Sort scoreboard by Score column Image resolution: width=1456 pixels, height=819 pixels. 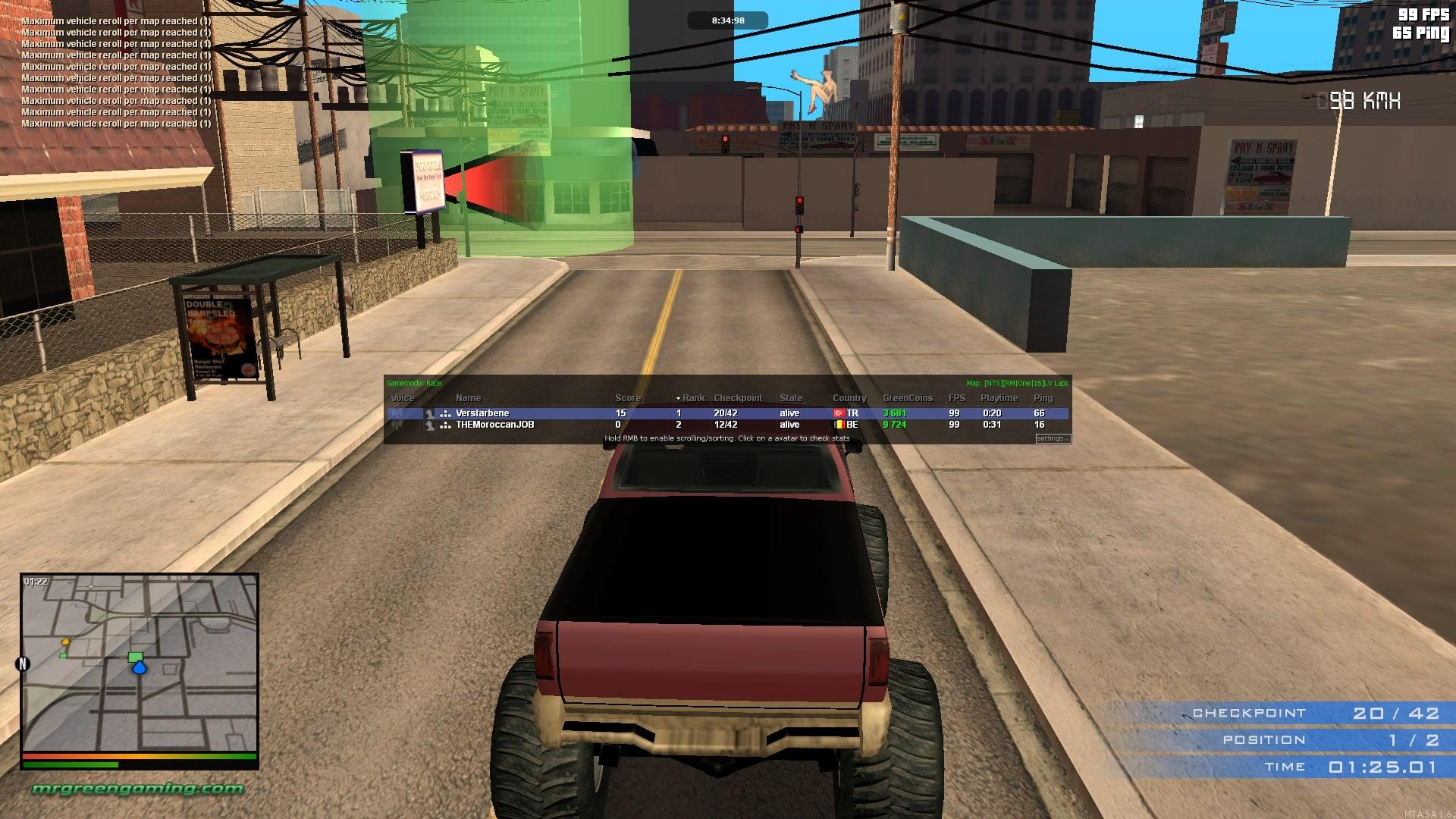coord(627,398)
